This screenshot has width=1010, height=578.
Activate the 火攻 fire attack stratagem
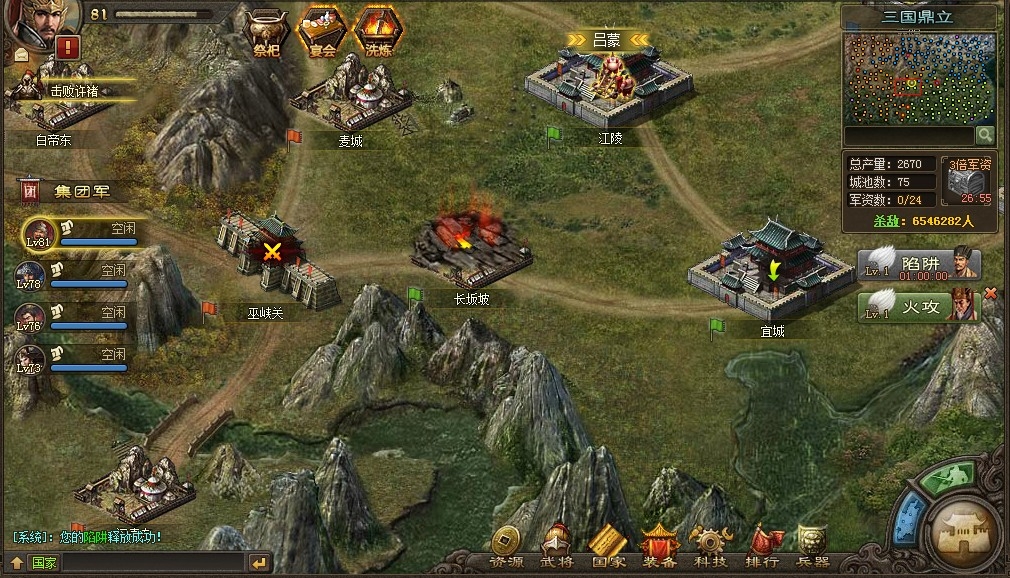click(919, 304)
